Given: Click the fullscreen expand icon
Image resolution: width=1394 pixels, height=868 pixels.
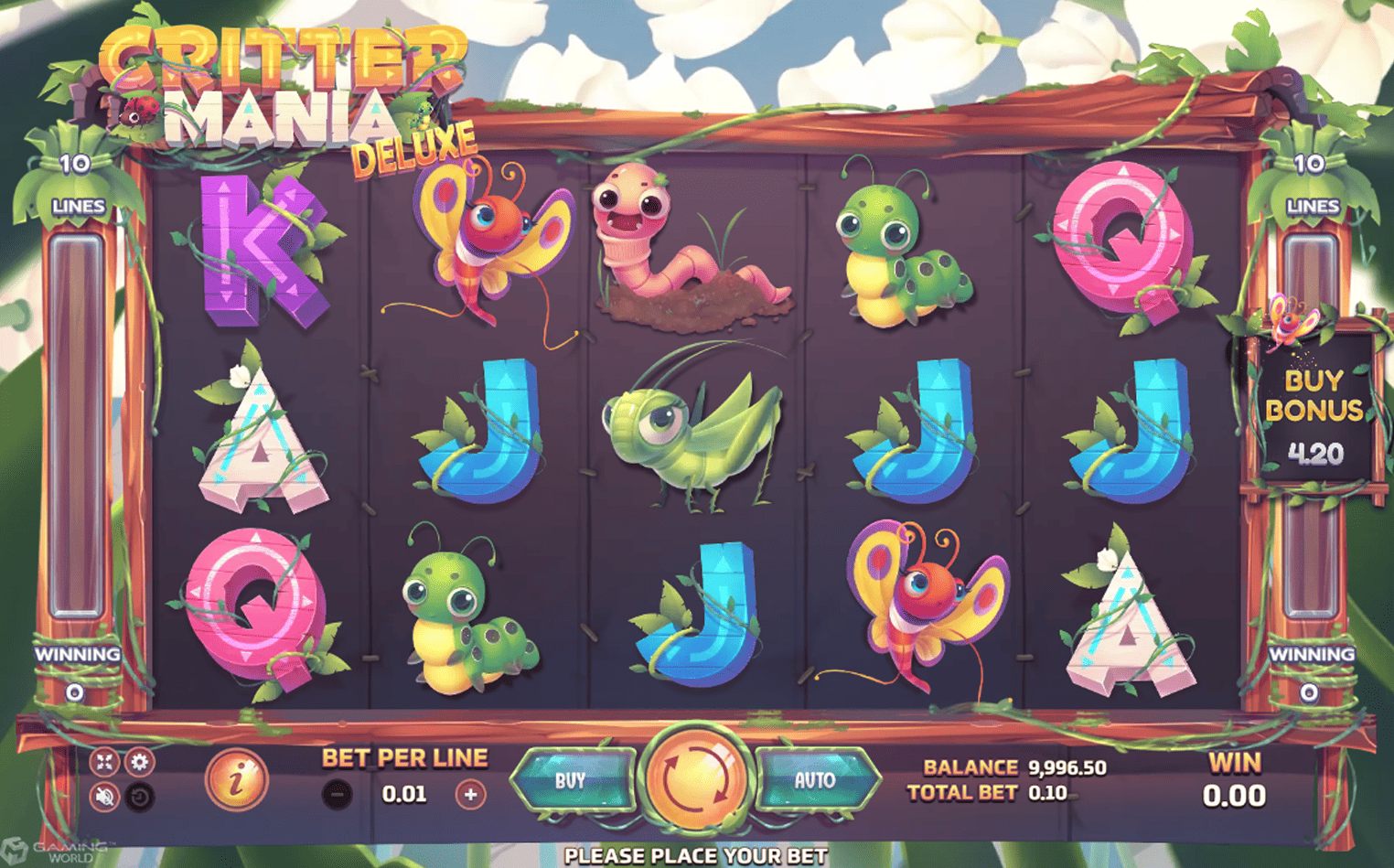Looking at the screenshot, I should pos(104,761).
